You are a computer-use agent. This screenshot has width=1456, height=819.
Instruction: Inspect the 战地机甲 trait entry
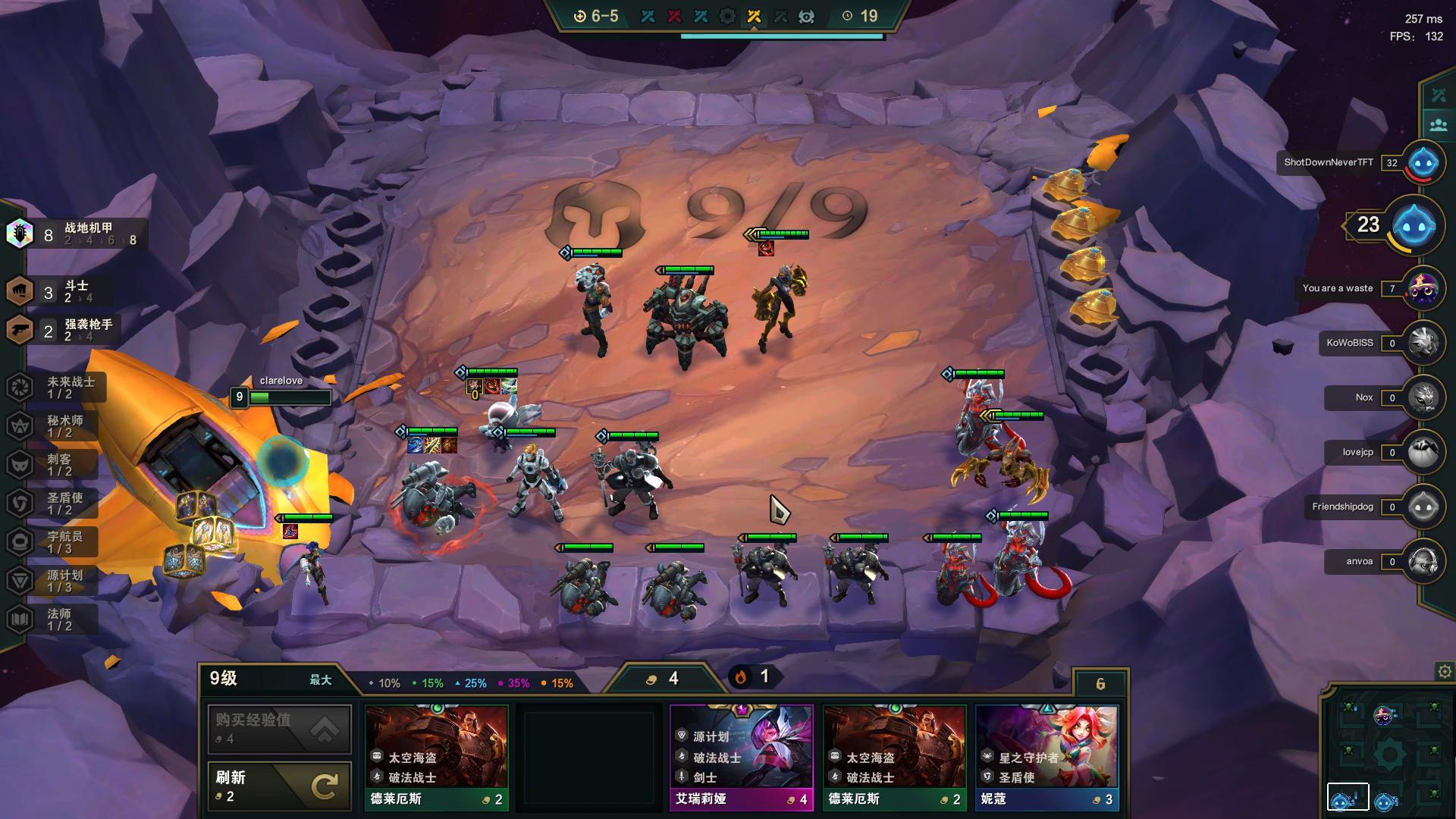click(x=76, y=234)
